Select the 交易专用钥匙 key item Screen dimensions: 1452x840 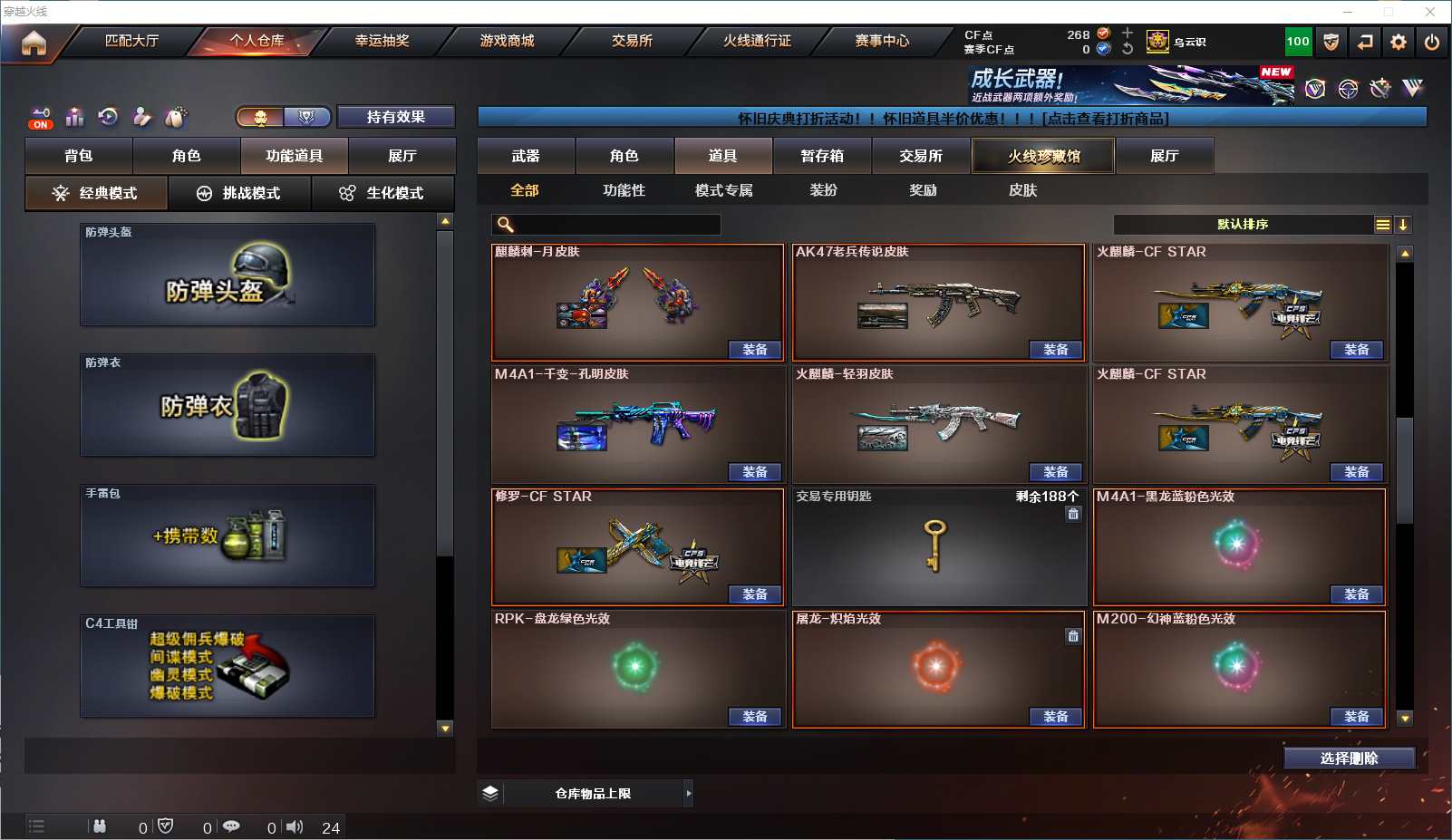[938, 547]
